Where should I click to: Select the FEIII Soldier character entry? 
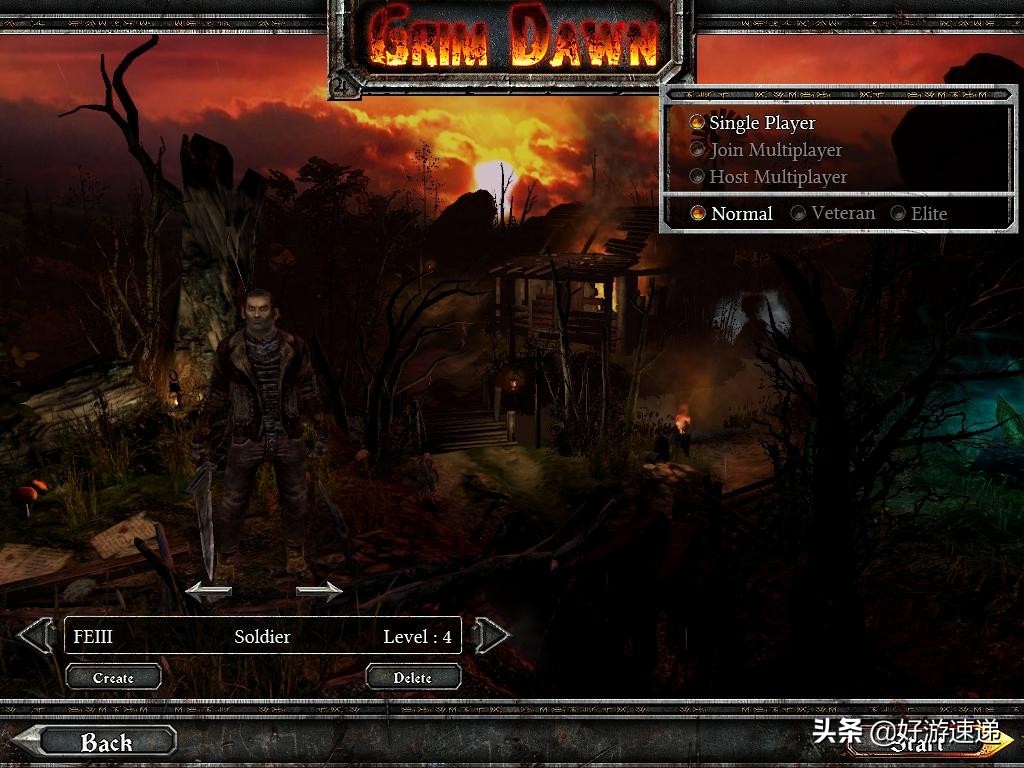coord(262,636)
